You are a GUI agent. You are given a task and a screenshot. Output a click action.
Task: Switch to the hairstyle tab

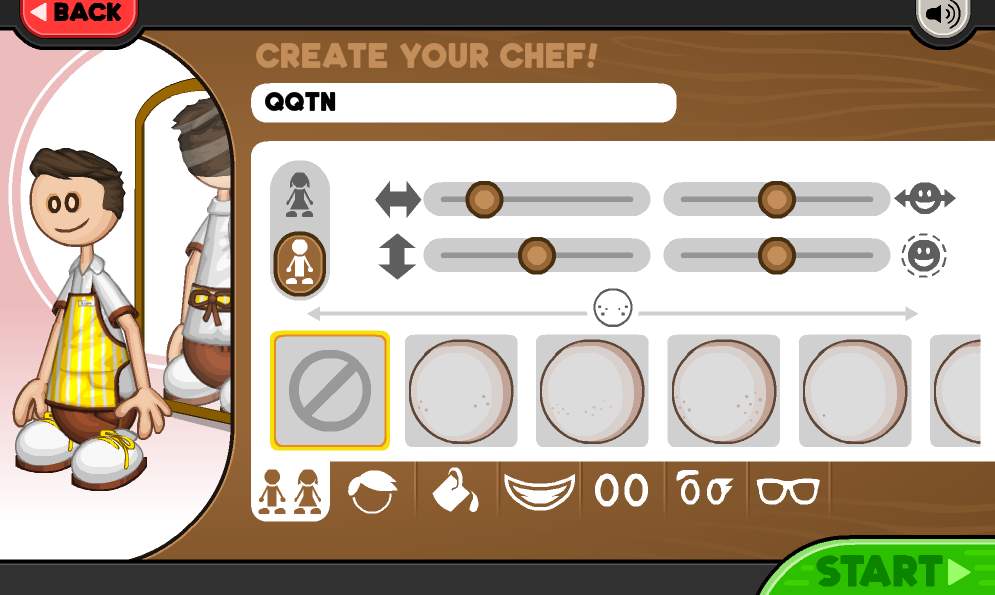[x=372, y=492]
